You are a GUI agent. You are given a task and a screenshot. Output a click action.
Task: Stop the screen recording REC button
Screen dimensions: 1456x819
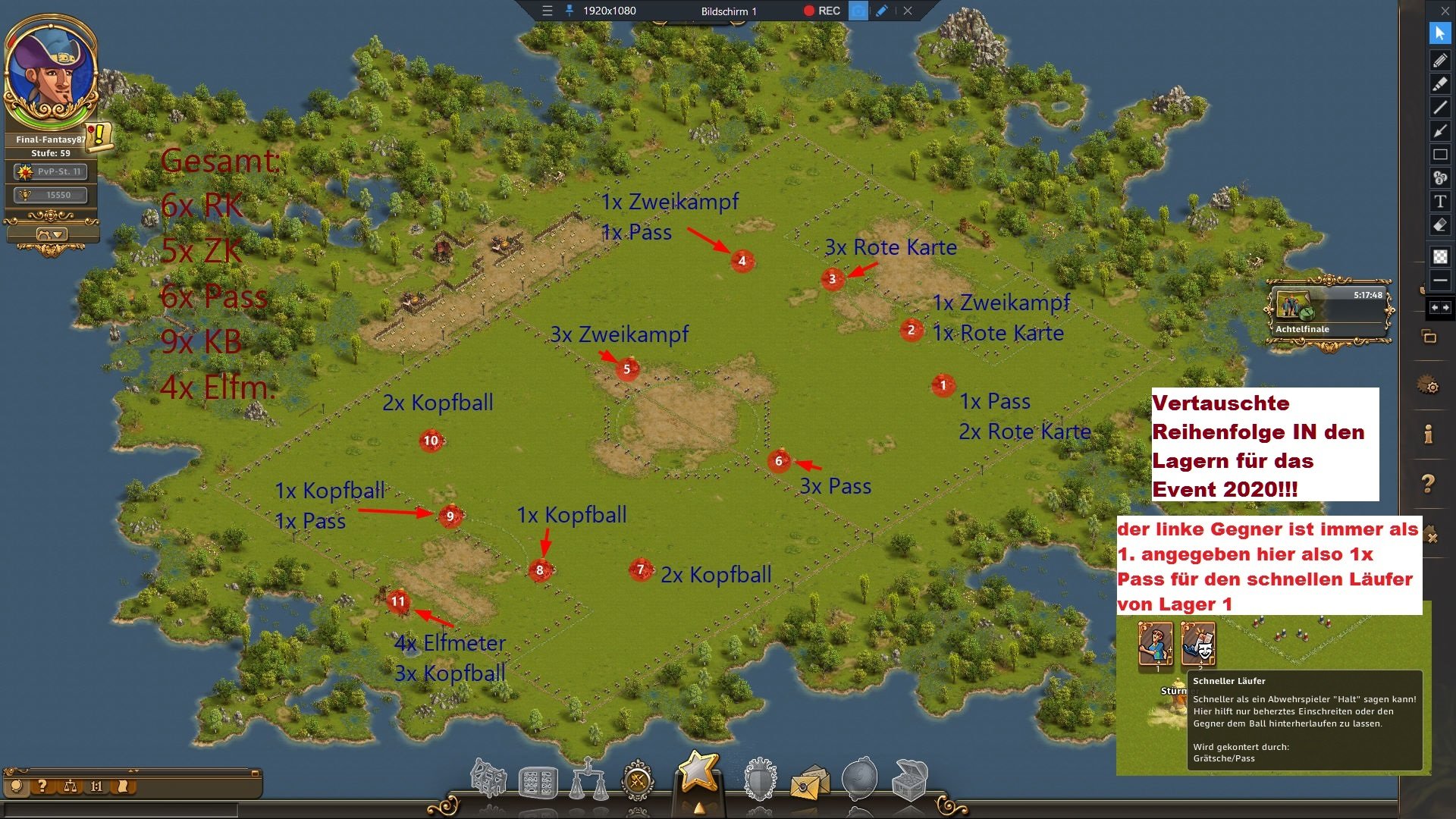click(x=821, y=11)
